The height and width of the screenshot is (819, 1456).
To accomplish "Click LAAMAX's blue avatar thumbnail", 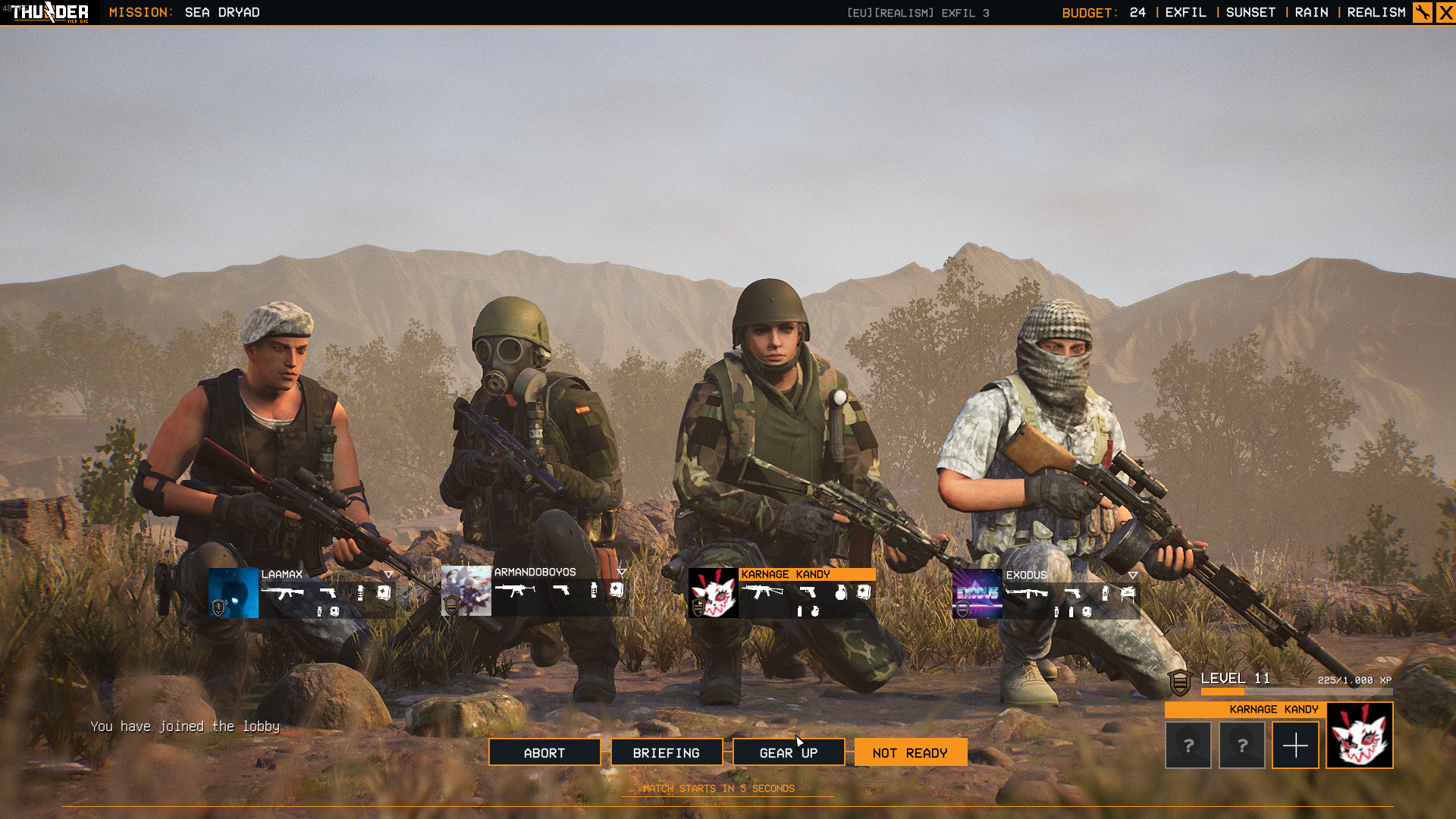I will (x=234, y=593).
